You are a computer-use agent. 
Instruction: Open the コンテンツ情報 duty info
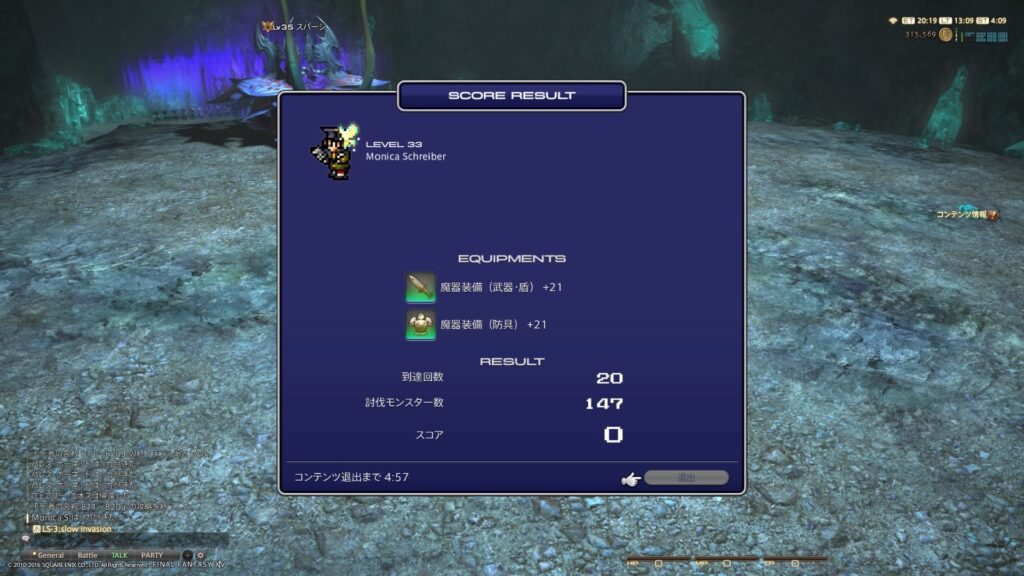[966, 215]
